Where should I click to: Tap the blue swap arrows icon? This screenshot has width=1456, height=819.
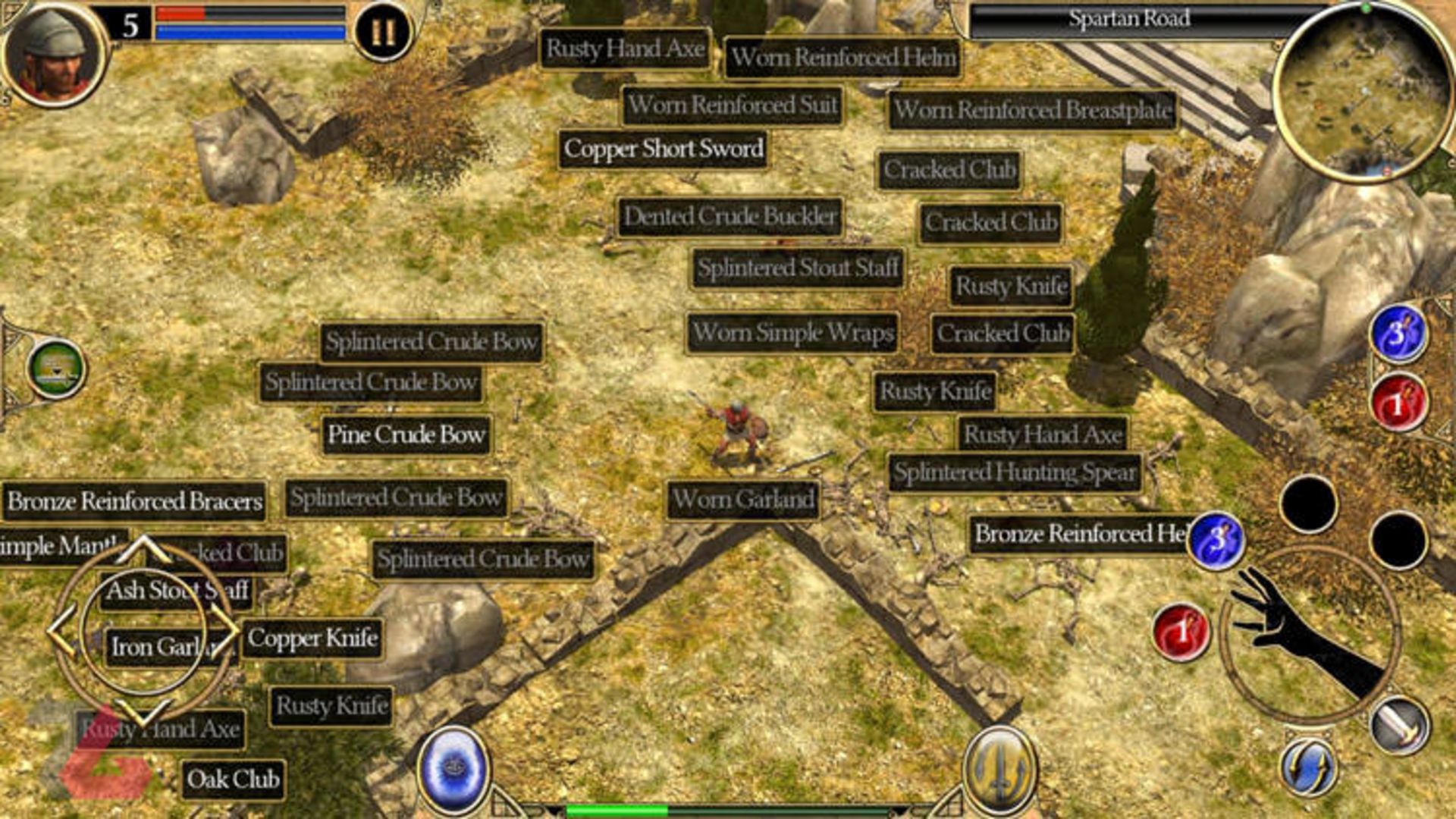(x=1308, y=767)
